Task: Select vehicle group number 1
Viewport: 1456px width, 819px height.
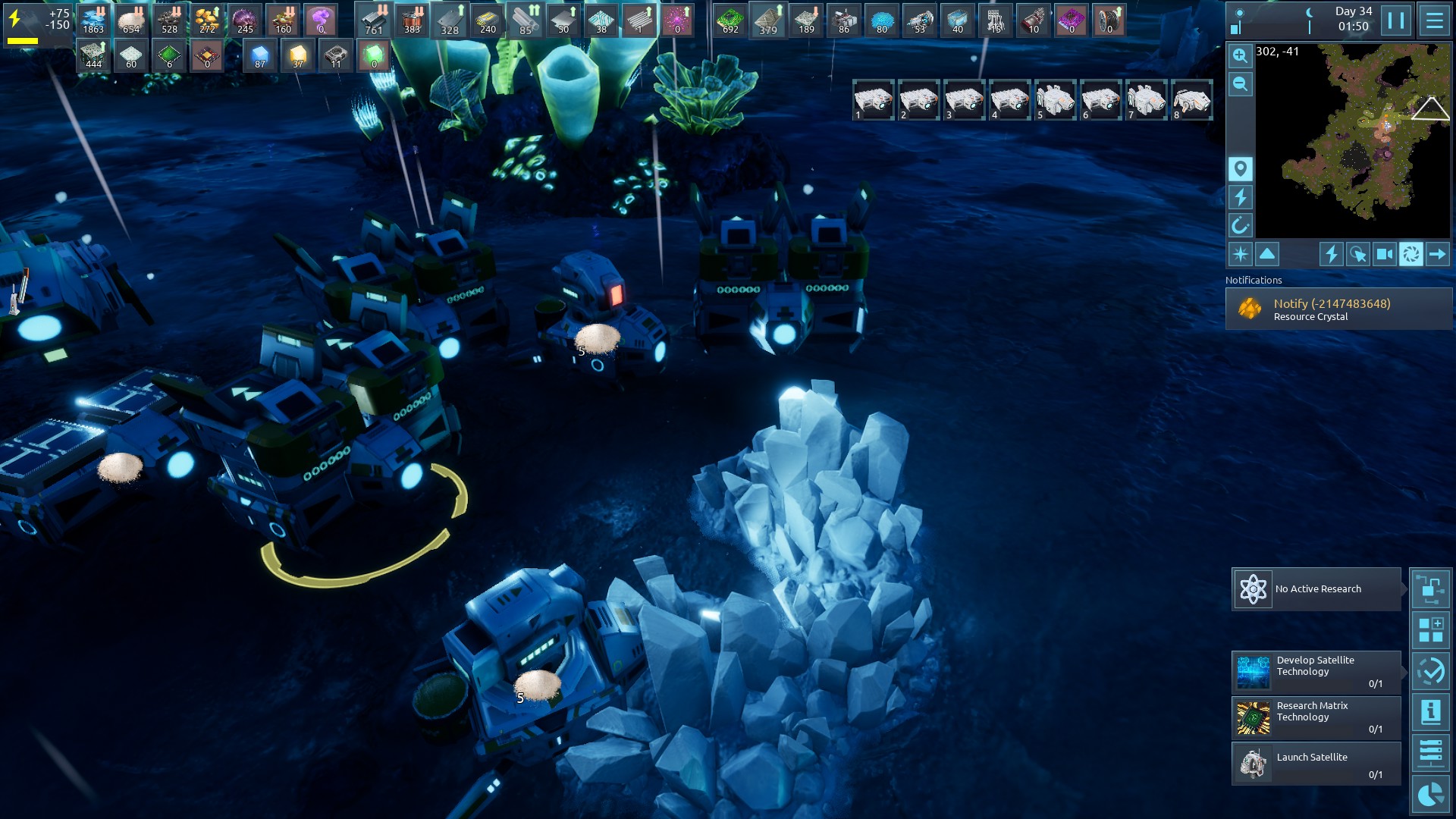Action: coord(873,100)
